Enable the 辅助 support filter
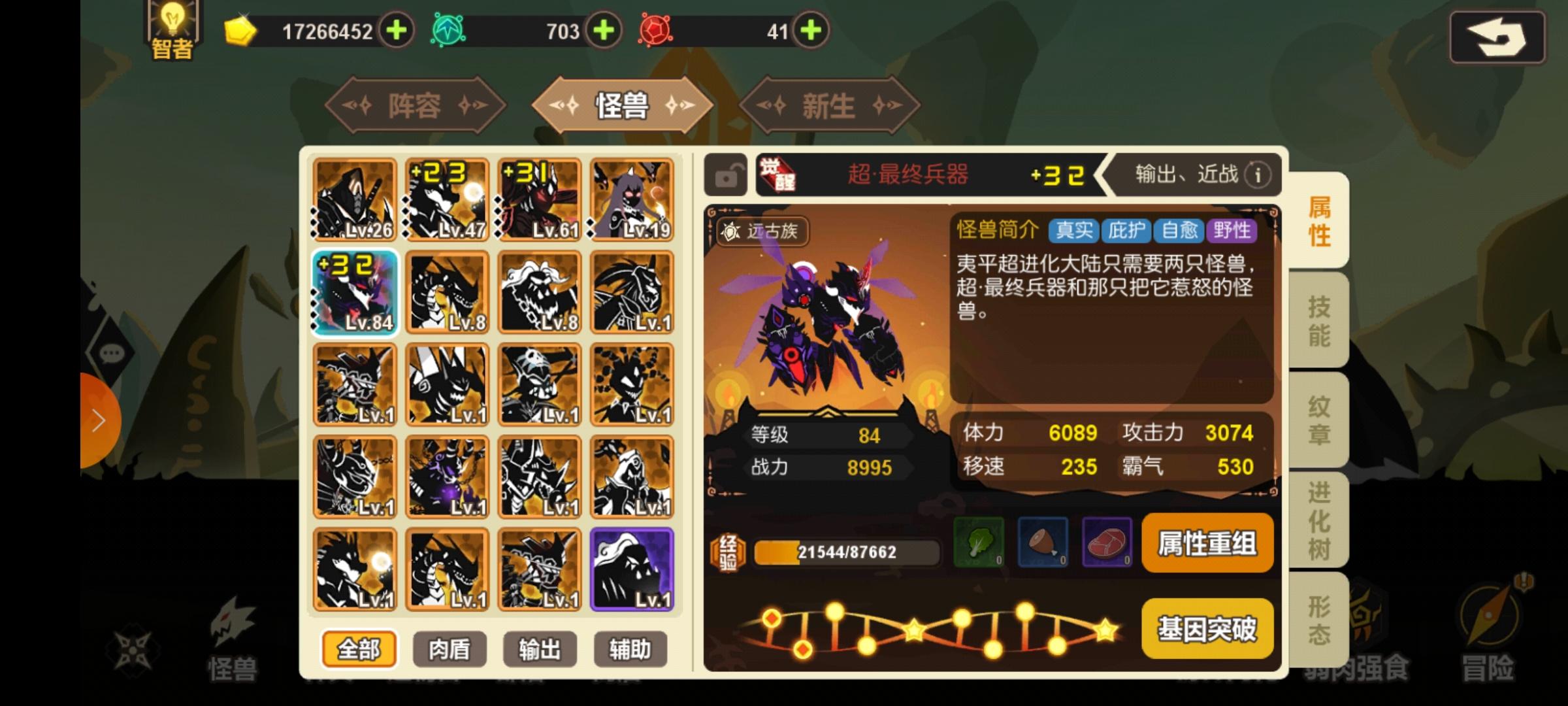Viewport: 1568px width, 706px height. [629, 649]
